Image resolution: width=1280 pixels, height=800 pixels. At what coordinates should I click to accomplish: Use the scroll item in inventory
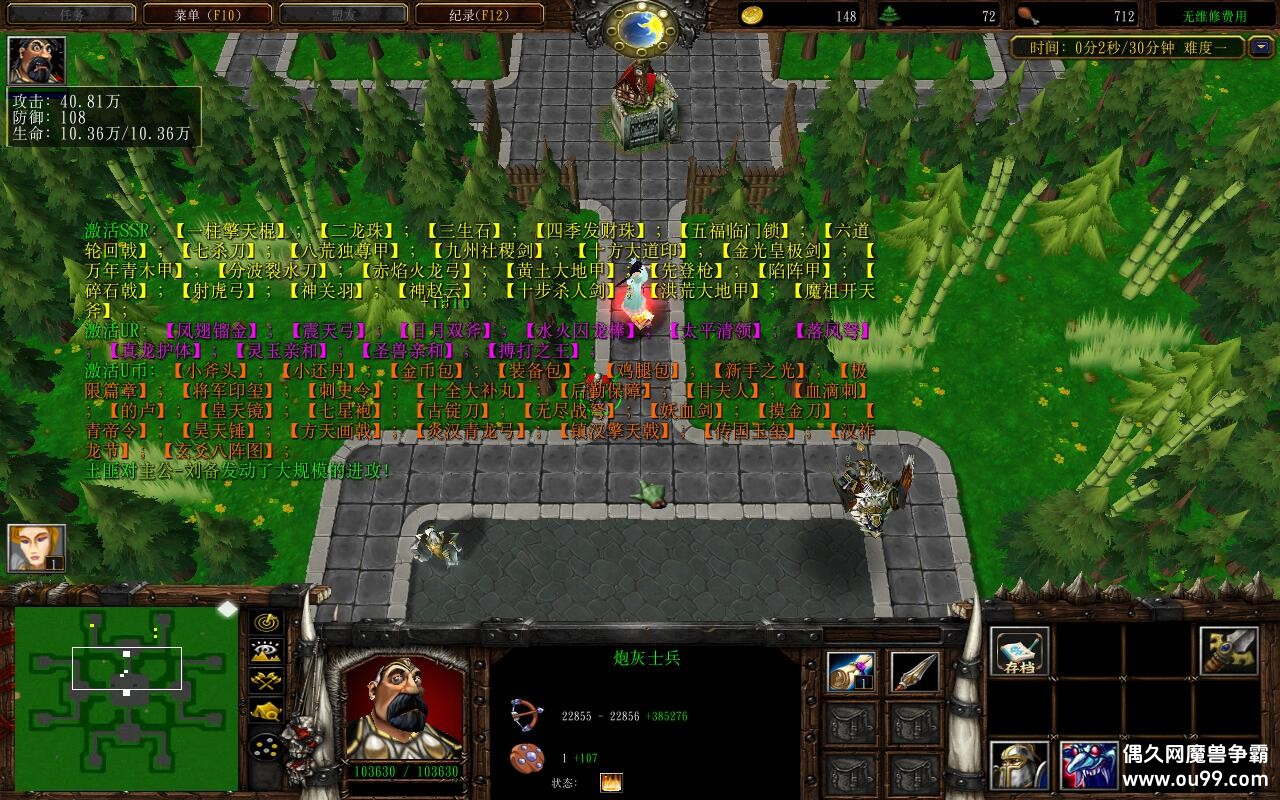click(852, 673)
